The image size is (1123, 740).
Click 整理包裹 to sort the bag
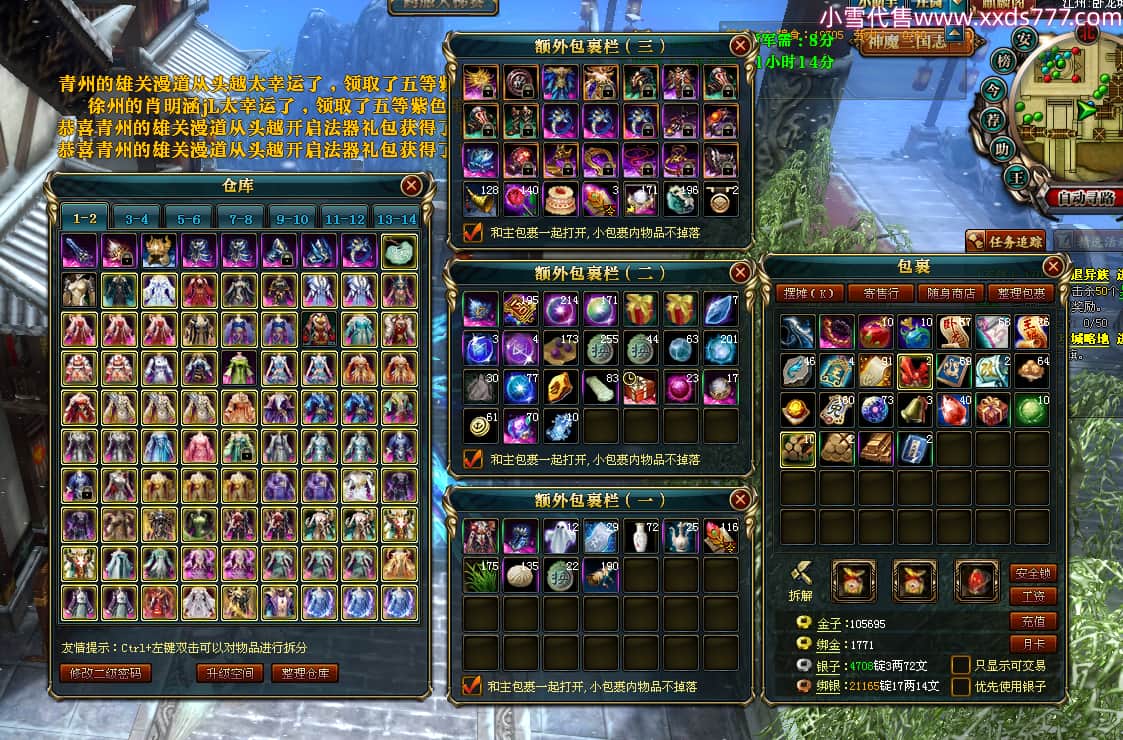(1020, 293)
